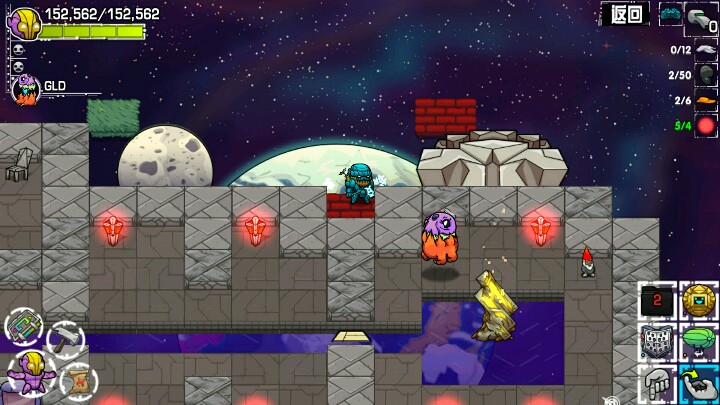The image size is (720, 405).
Task: Activate the highlighted blue hand-swap button
Action: click(x=699, y=384)
